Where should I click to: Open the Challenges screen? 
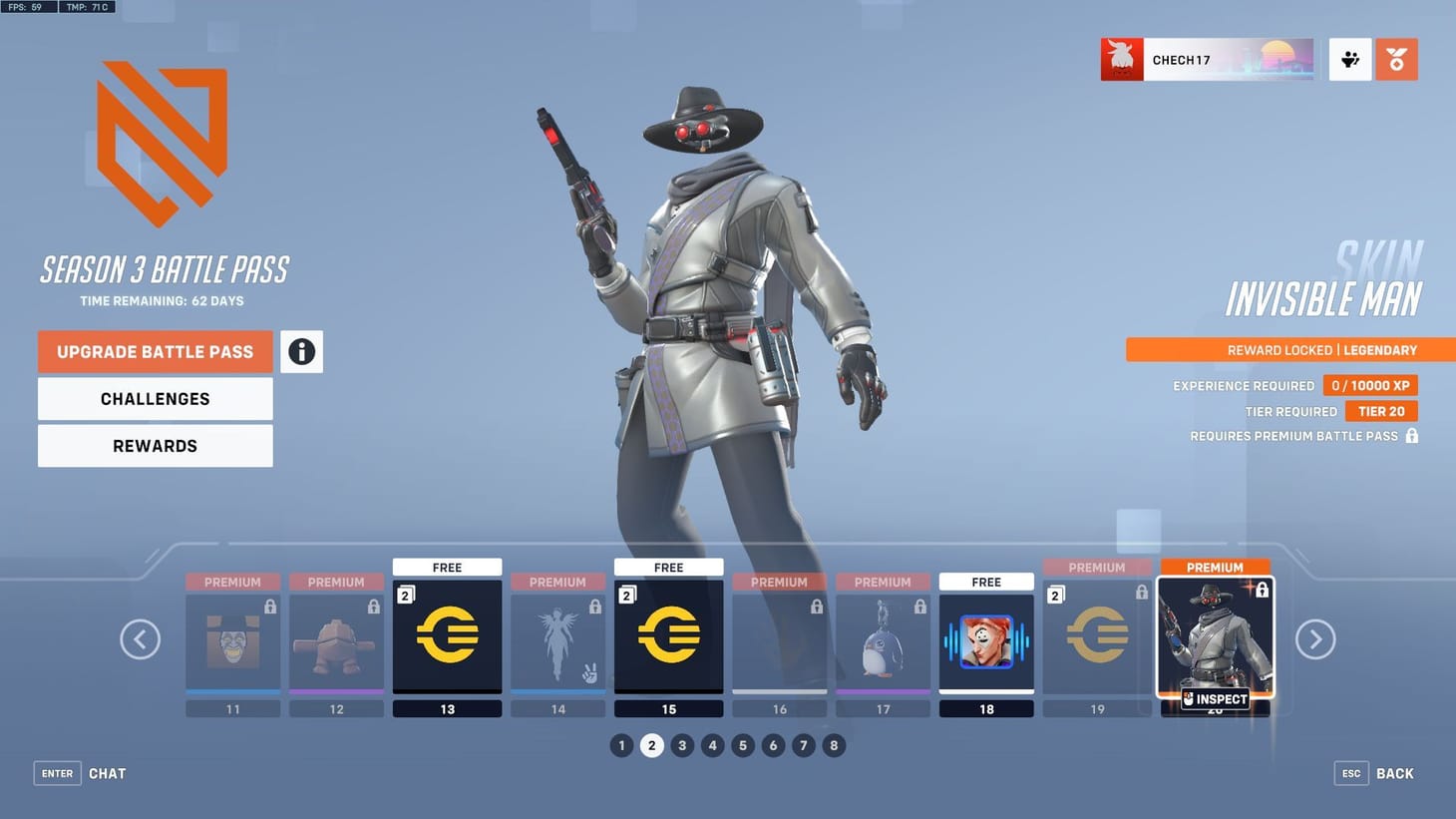(155, 398)
